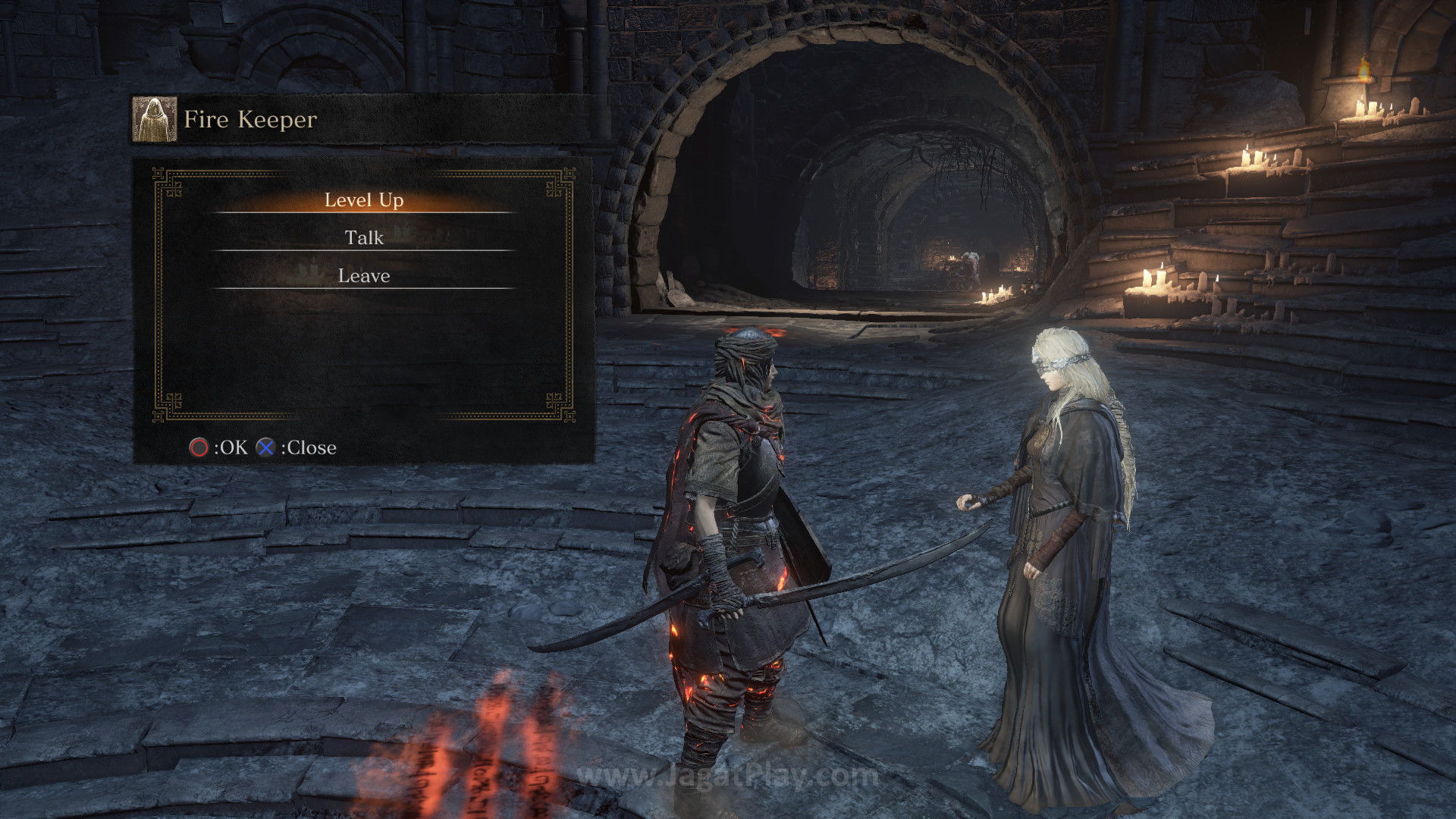
Task: Select Leave to exit the menu
Action: point(364,276)
